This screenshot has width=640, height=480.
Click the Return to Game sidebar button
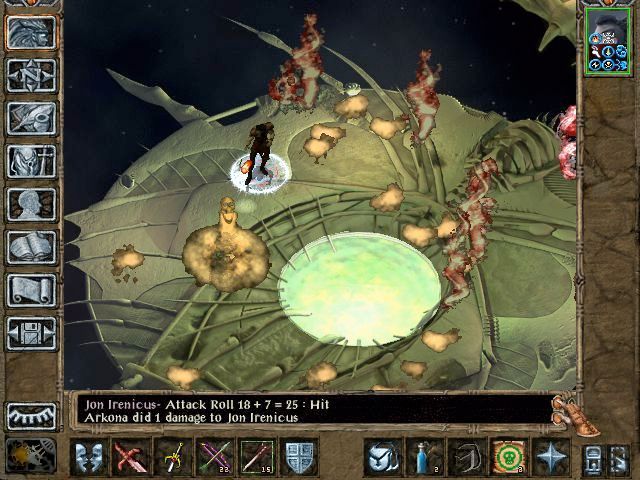(31, 32)
